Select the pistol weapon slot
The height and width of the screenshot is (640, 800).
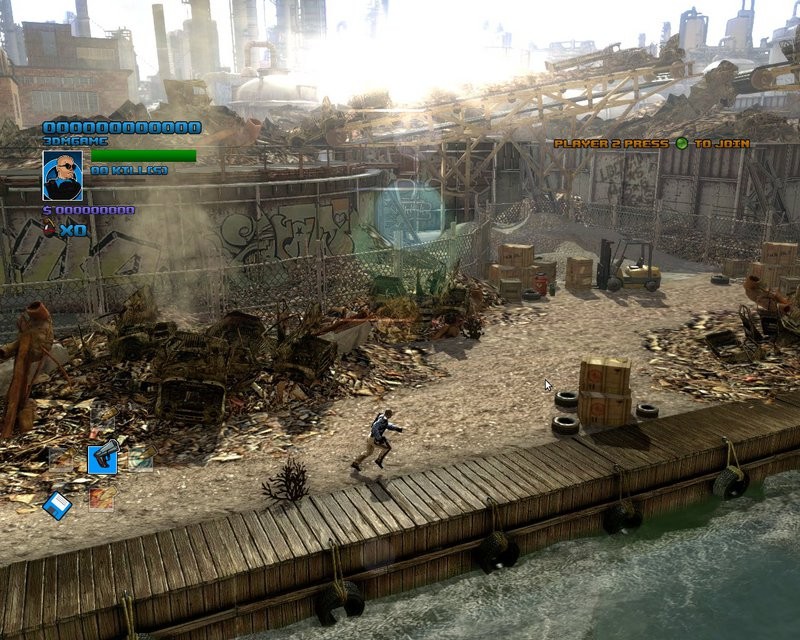click(102, 457)
